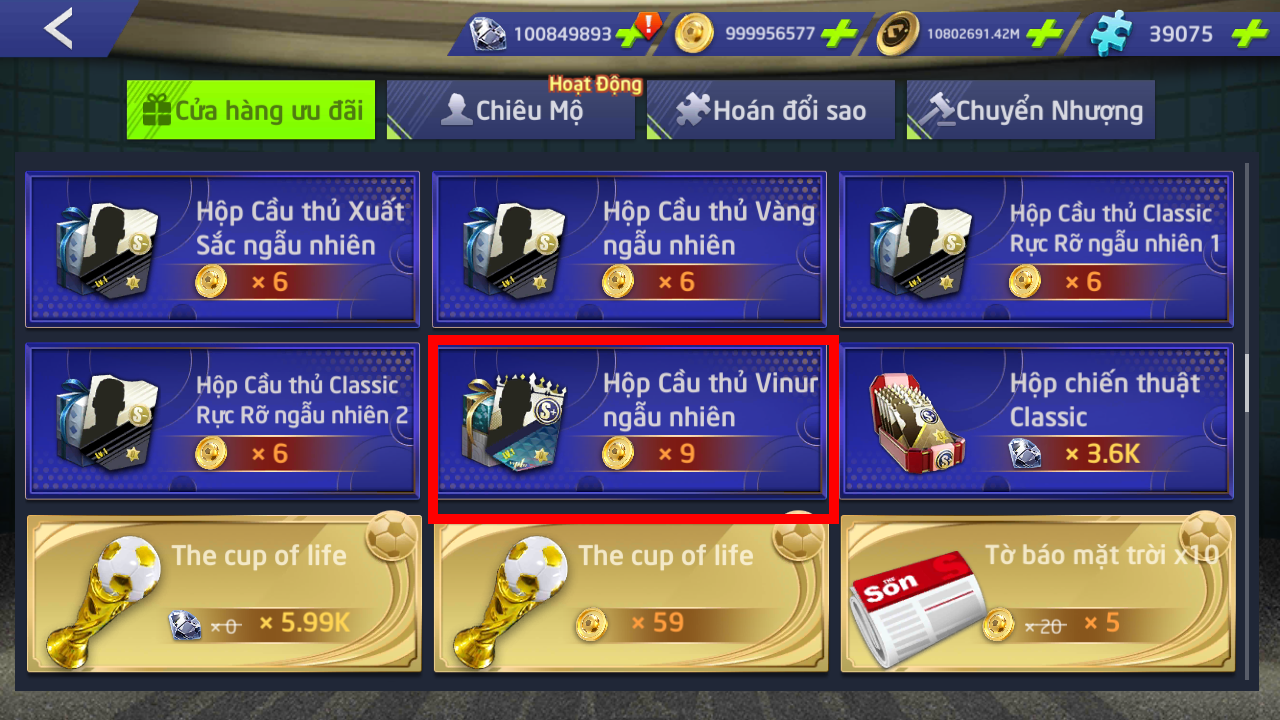Image resolution: width=1280 pixels, height=720 pixels.
Task: Buy Hộp Cầu thủ Xuất Sắc ngẫu nhiên
Action: click(x=222, y=248)
